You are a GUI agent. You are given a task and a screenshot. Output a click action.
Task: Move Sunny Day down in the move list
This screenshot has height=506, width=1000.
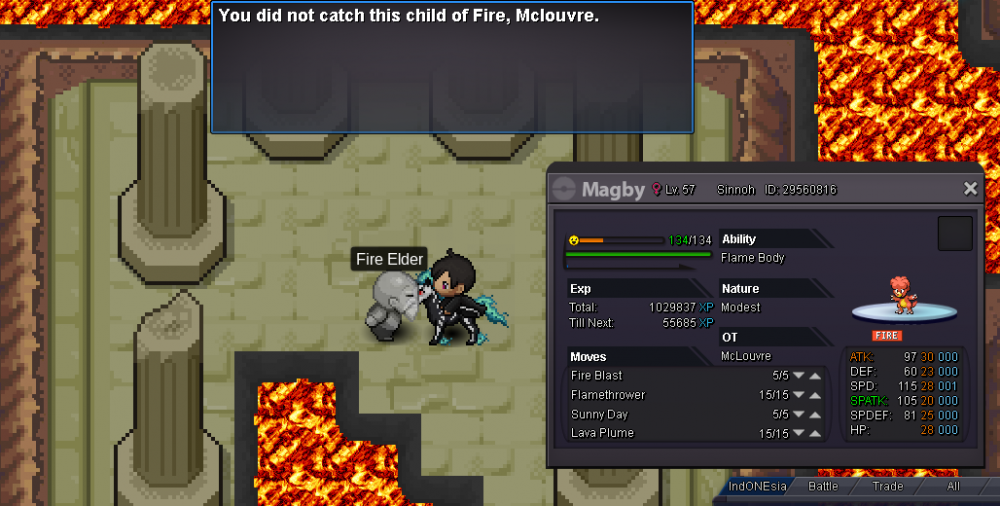pyautogui.click(x=799, y=414)
